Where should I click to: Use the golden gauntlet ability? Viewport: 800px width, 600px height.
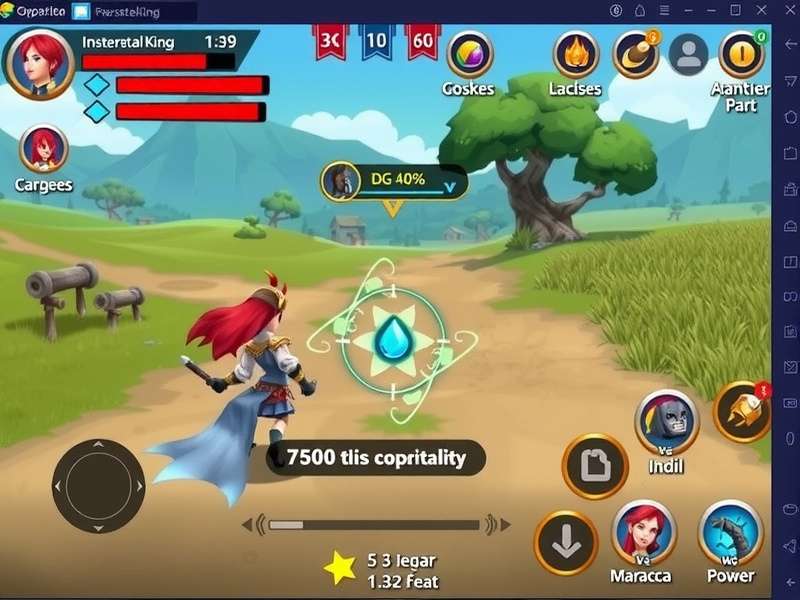[742, 411]
